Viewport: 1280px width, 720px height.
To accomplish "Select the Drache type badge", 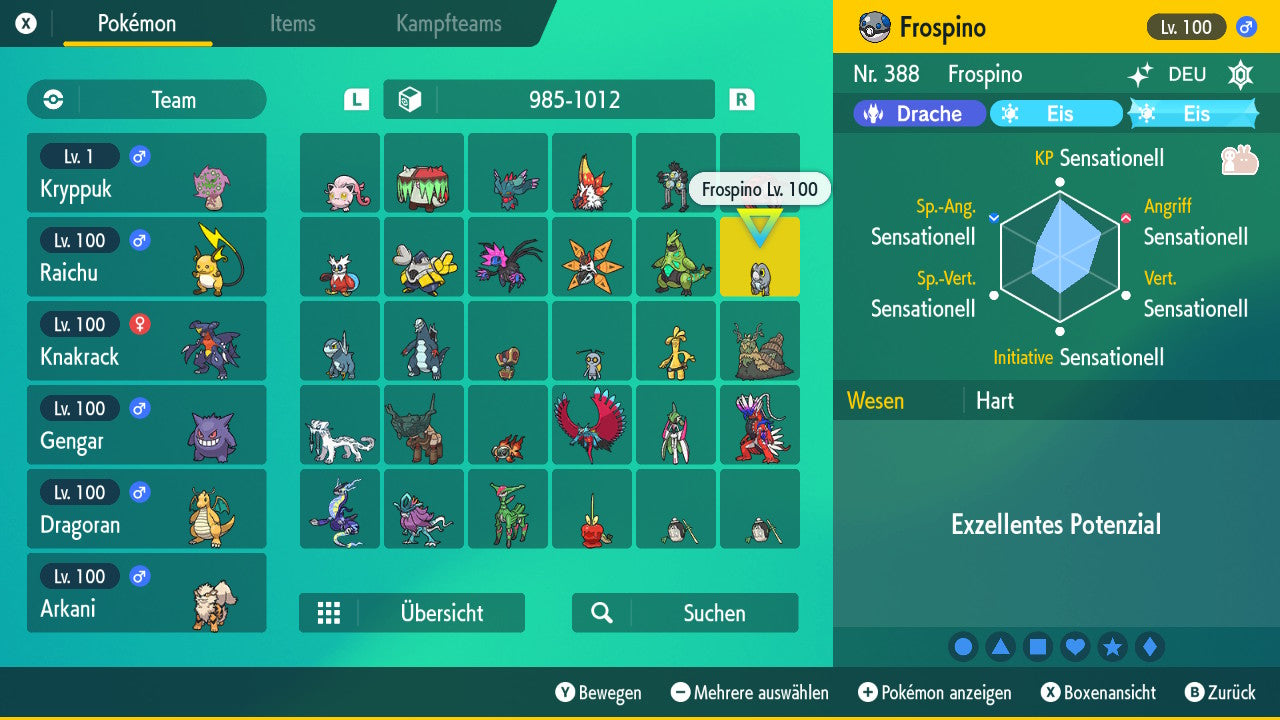I will point(918,113).
